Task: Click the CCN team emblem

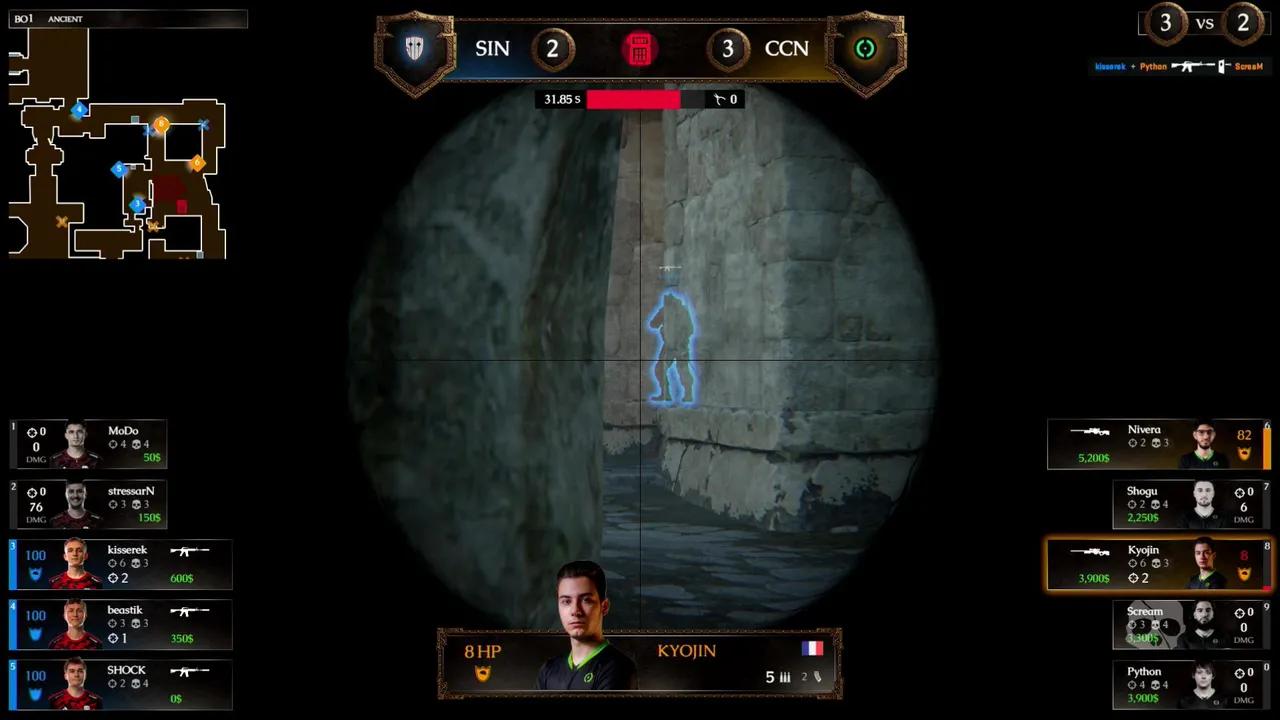Action: click(865, 48)
